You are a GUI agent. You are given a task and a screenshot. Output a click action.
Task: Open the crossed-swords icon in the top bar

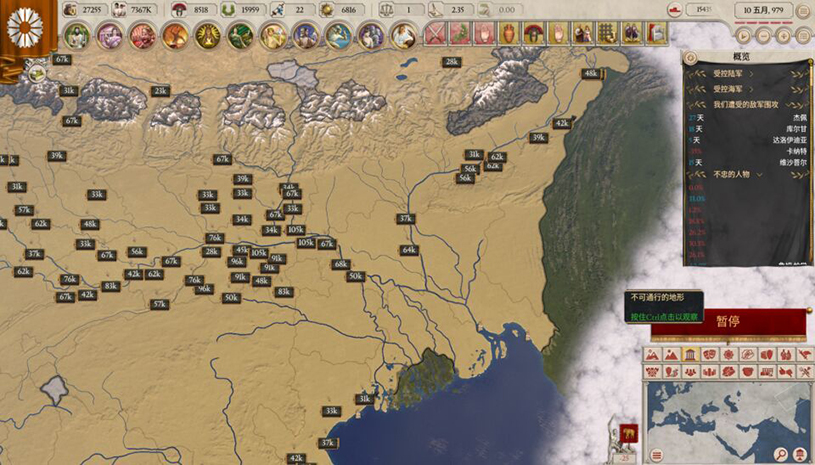tap(434, 34)
